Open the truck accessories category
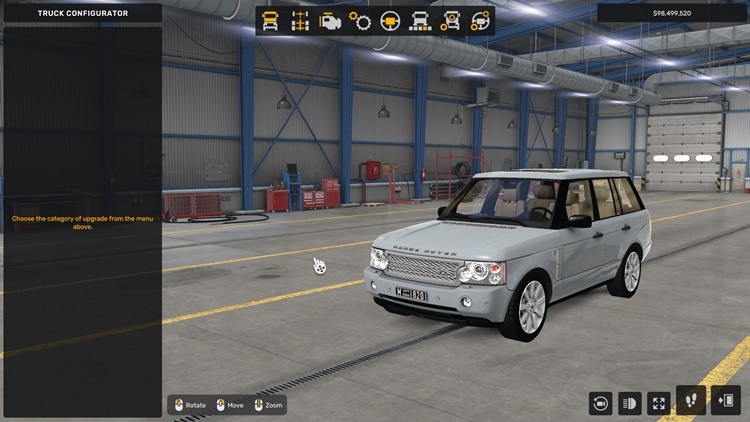Image resolution: width=750 pixels, height=422 pixels. coord(451,20)
